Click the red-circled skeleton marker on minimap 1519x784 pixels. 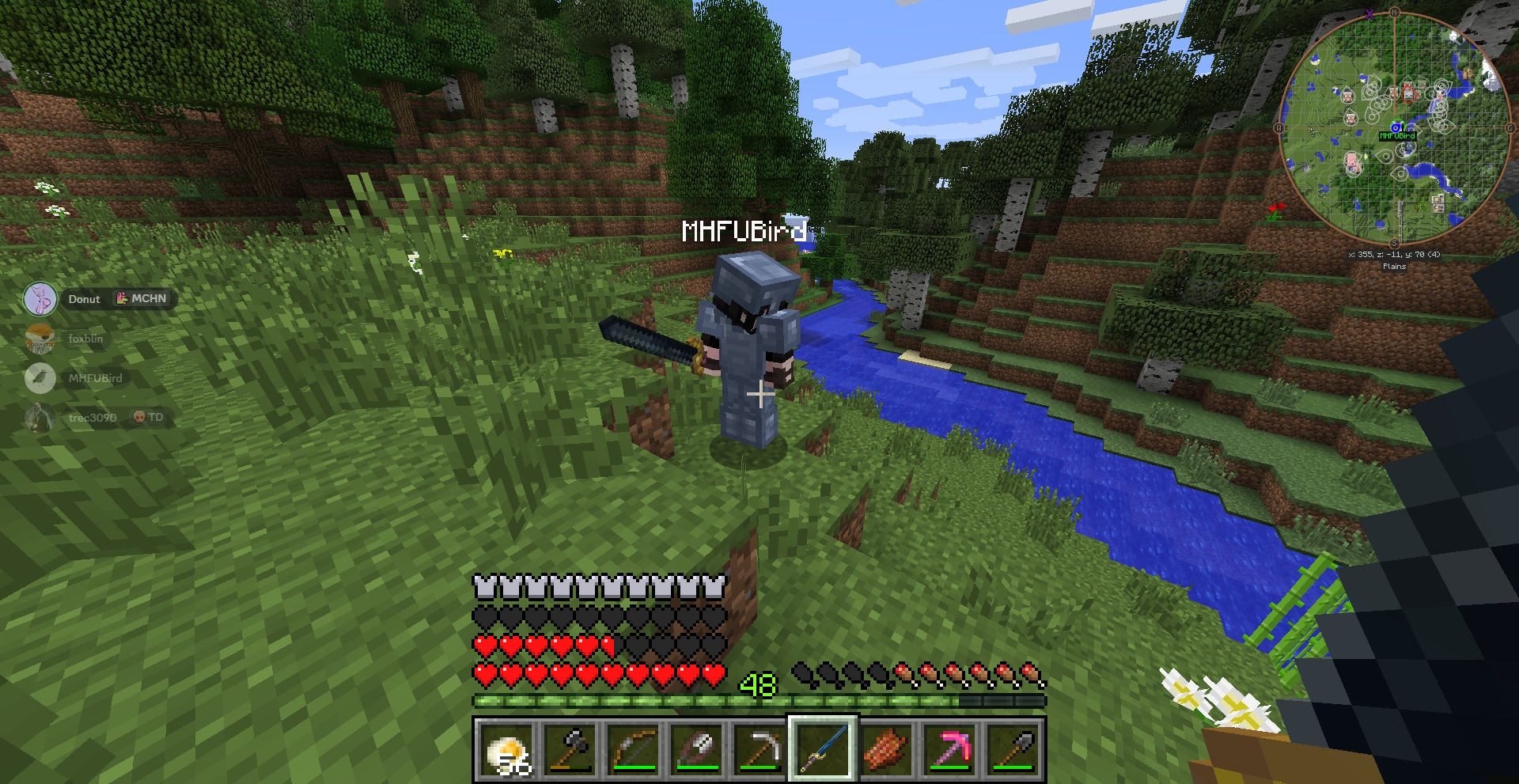(1409, 93)
